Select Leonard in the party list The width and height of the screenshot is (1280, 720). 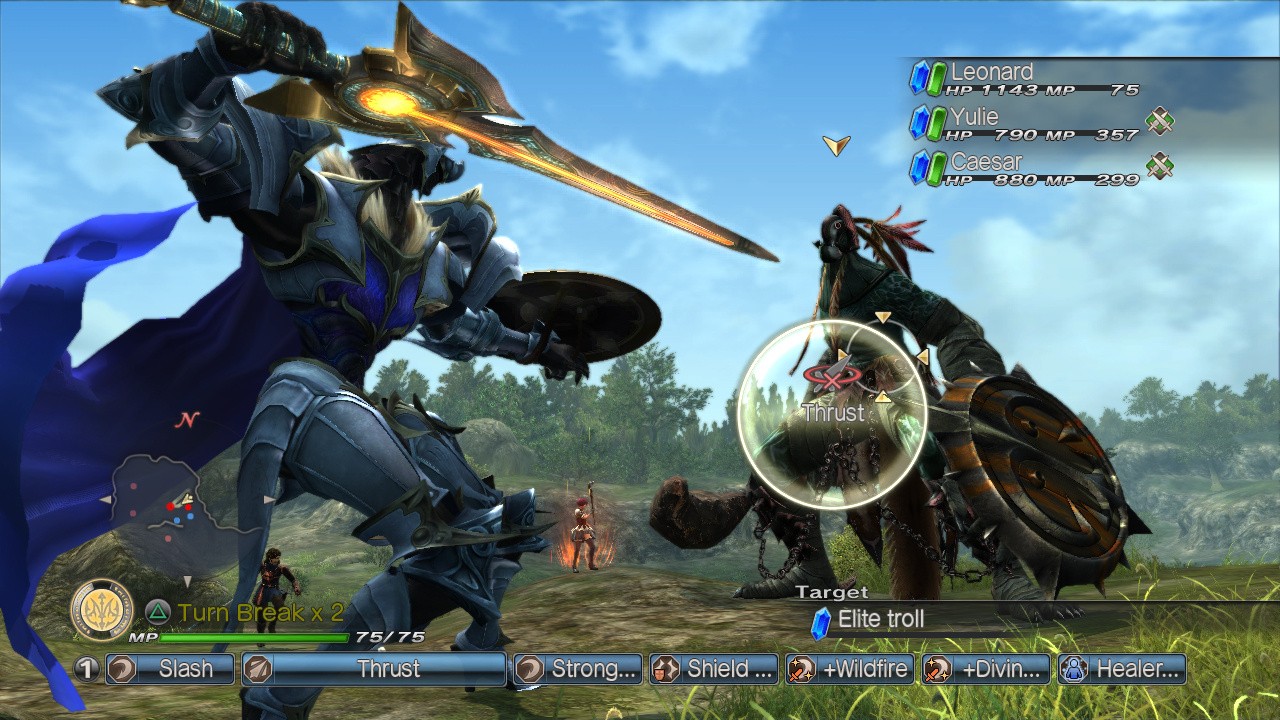(1025, 78)
